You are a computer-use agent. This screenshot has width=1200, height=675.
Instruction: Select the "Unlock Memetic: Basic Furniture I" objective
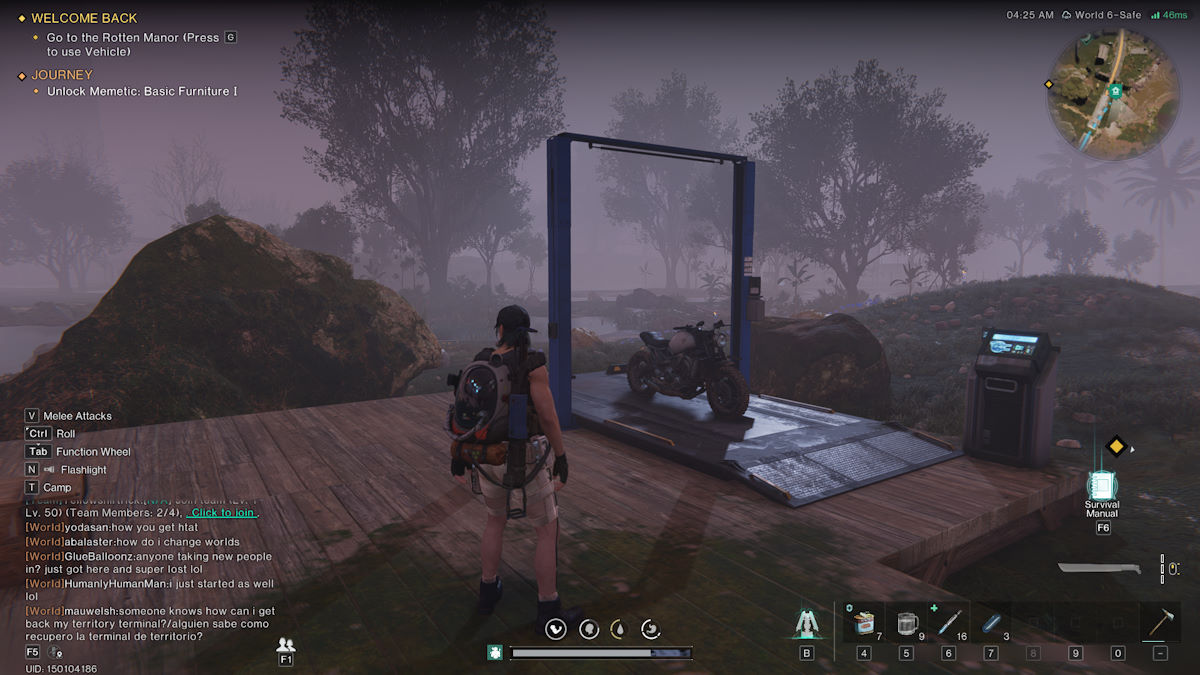(142, 92)
